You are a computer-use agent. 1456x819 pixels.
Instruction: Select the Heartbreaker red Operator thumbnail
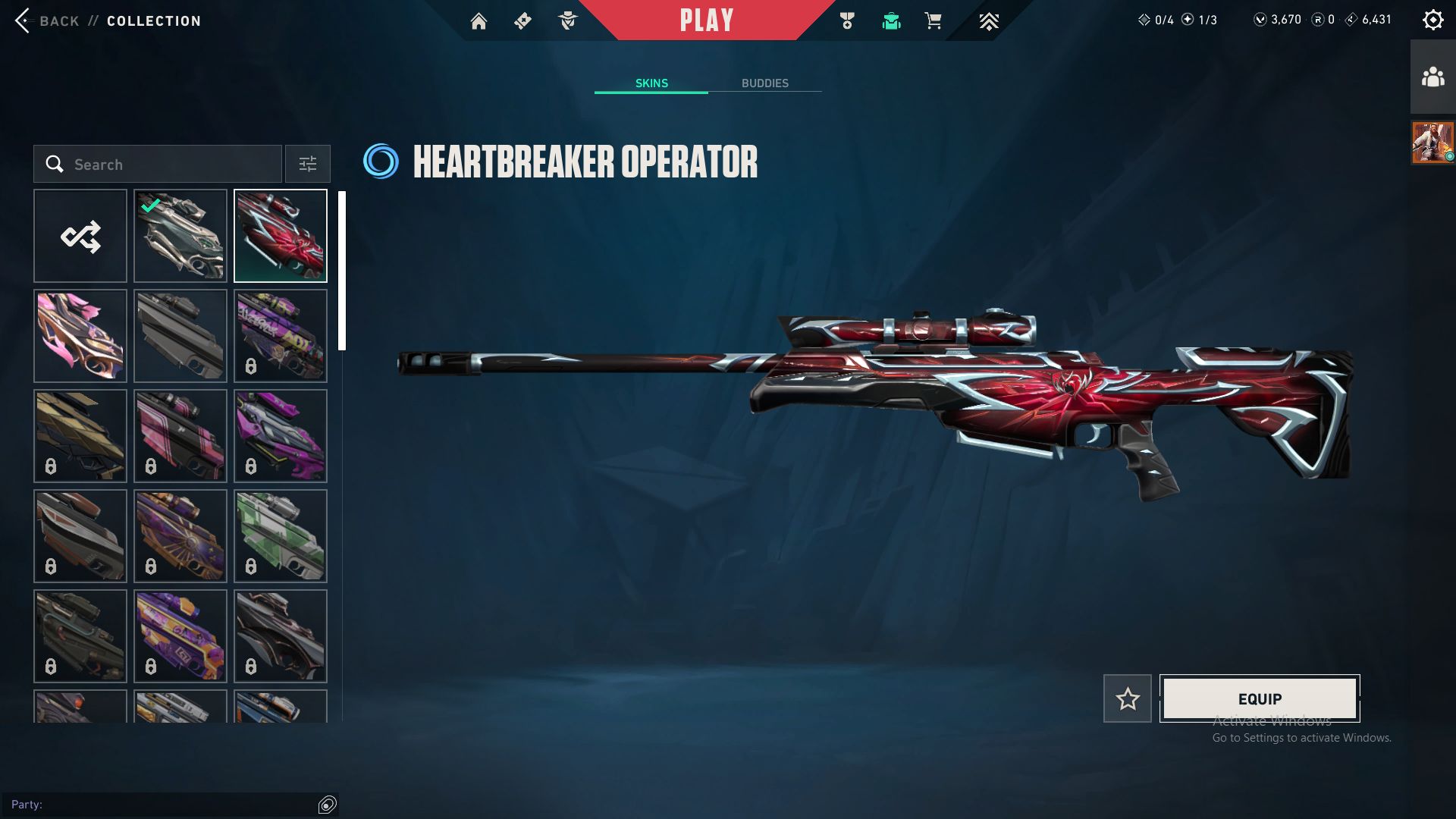(281, 237)
